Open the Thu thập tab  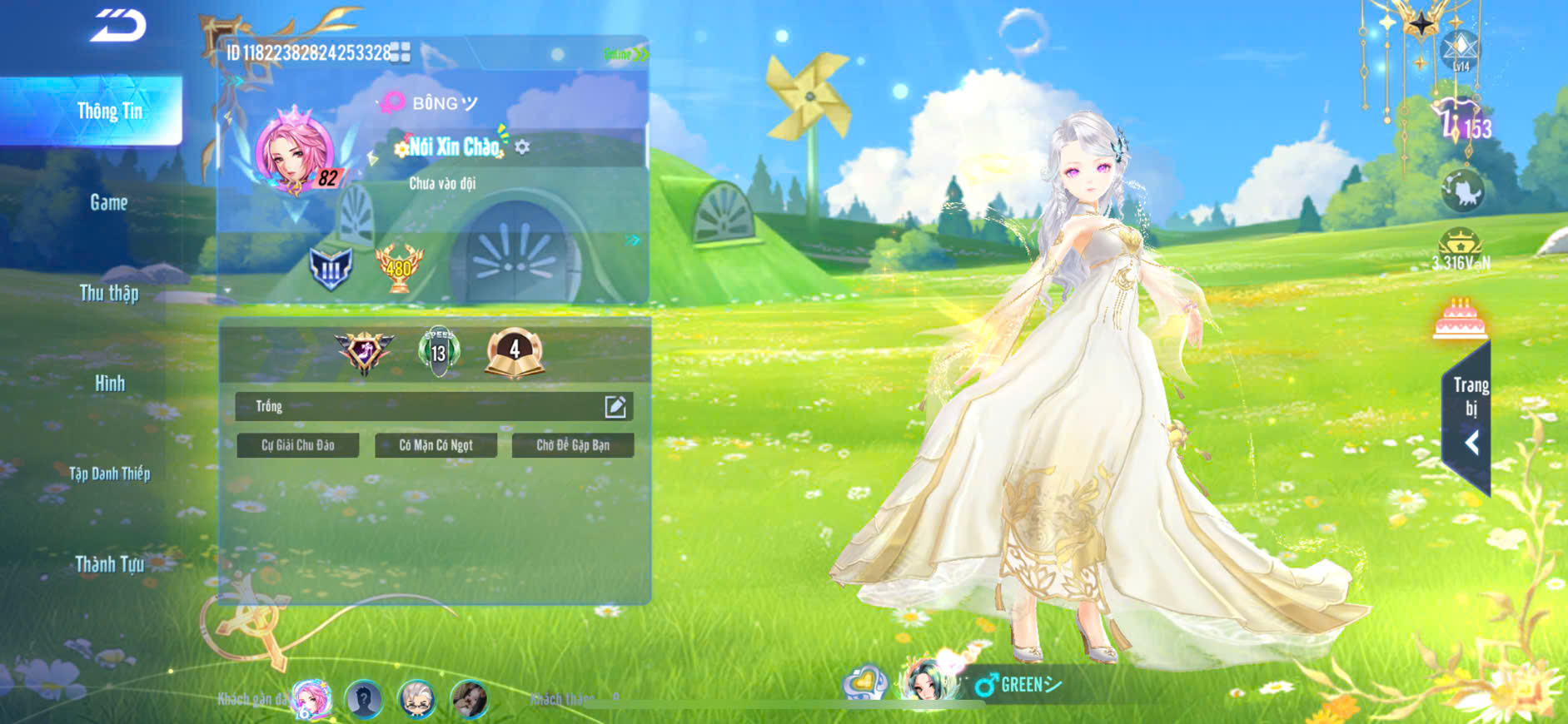[109, 293]
